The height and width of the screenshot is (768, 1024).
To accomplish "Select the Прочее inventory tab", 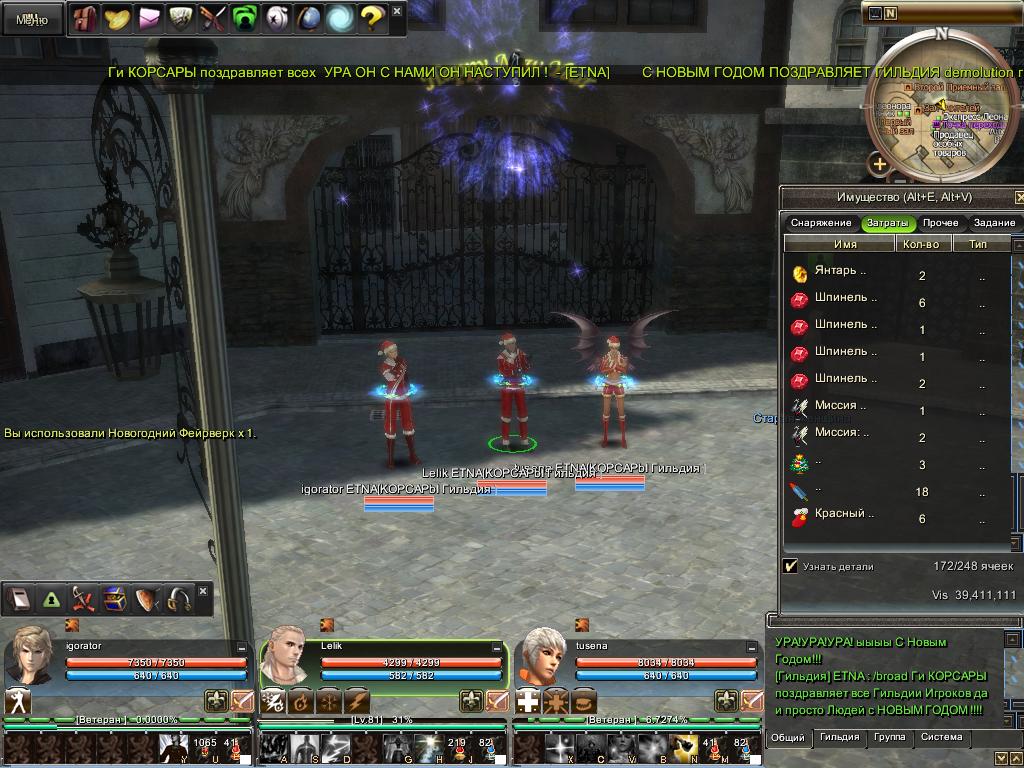I will click(941, 223).
